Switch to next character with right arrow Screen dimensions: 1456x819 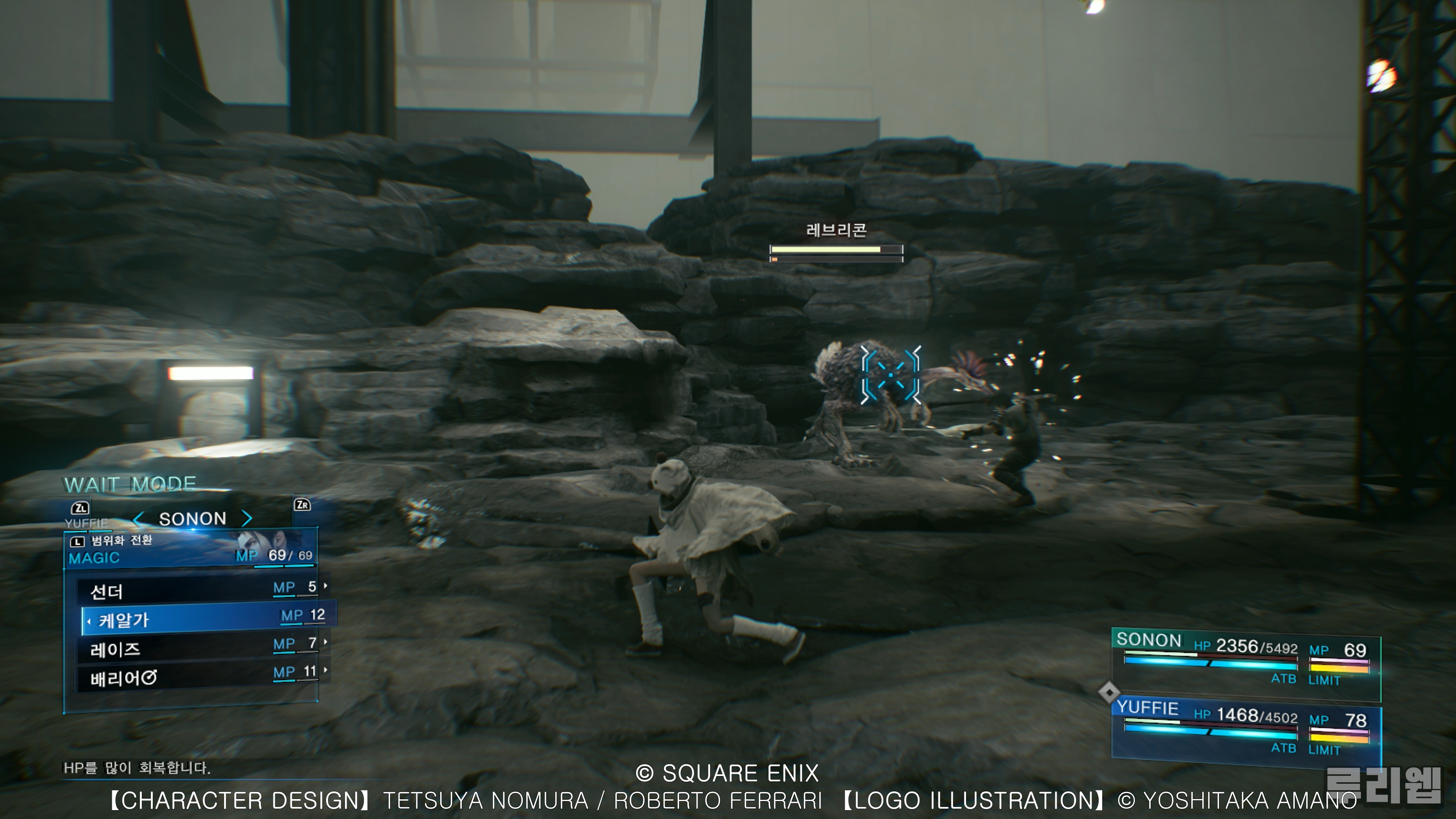(247, 518)
